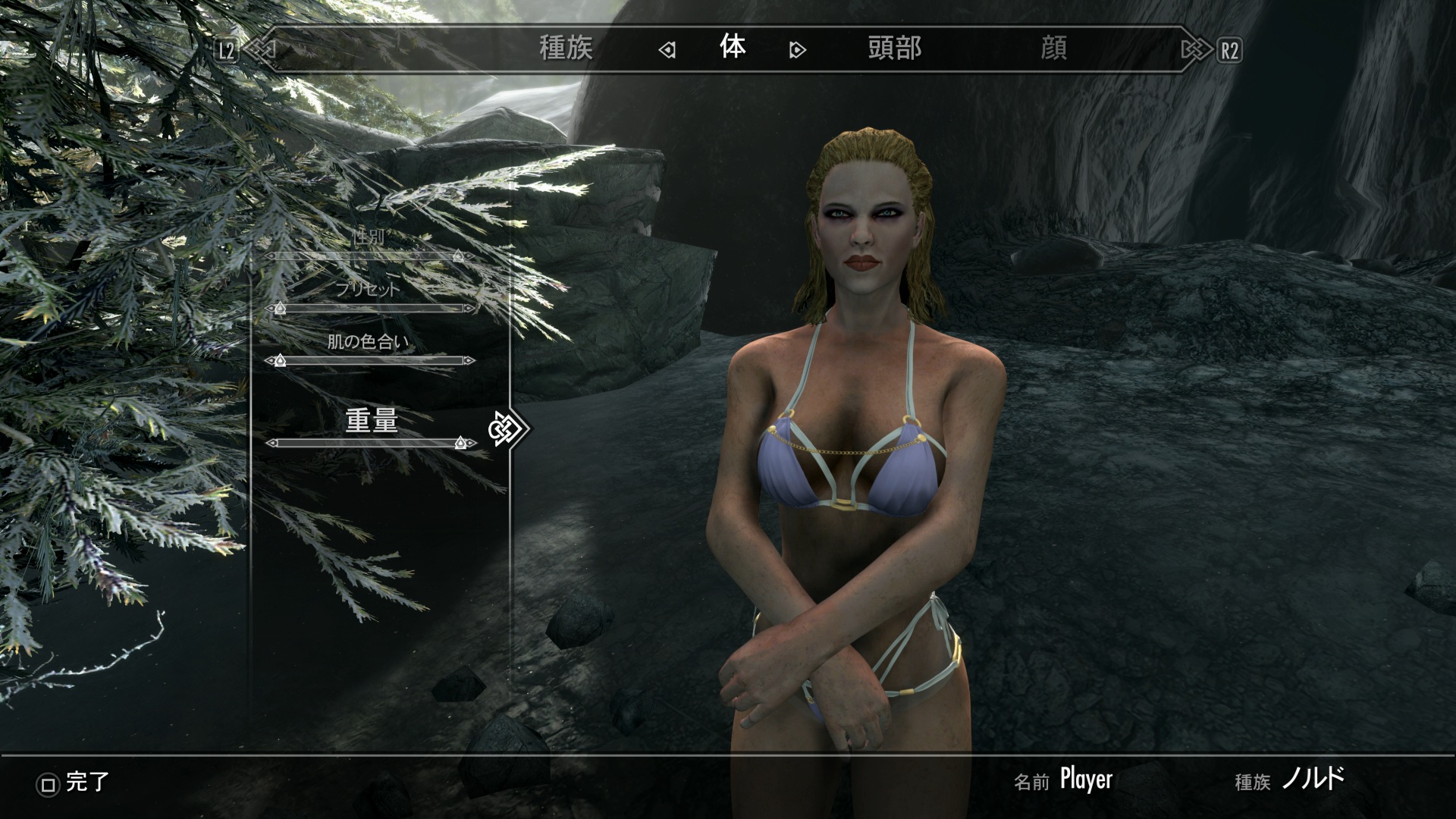Choose the 肌の色合い menu entry
Screen dimensions: 1456x819
[368, 341]
